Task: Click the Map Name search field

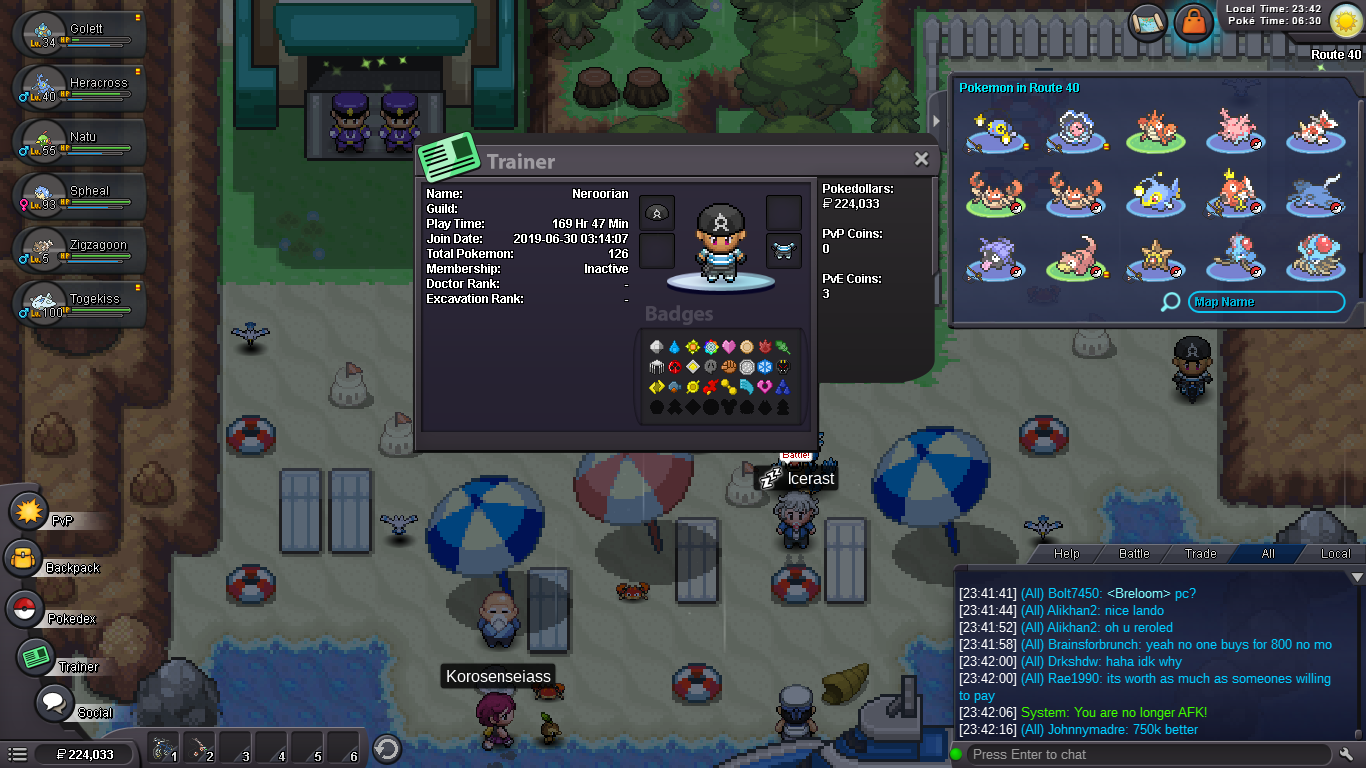Action: click(1266, 302)
